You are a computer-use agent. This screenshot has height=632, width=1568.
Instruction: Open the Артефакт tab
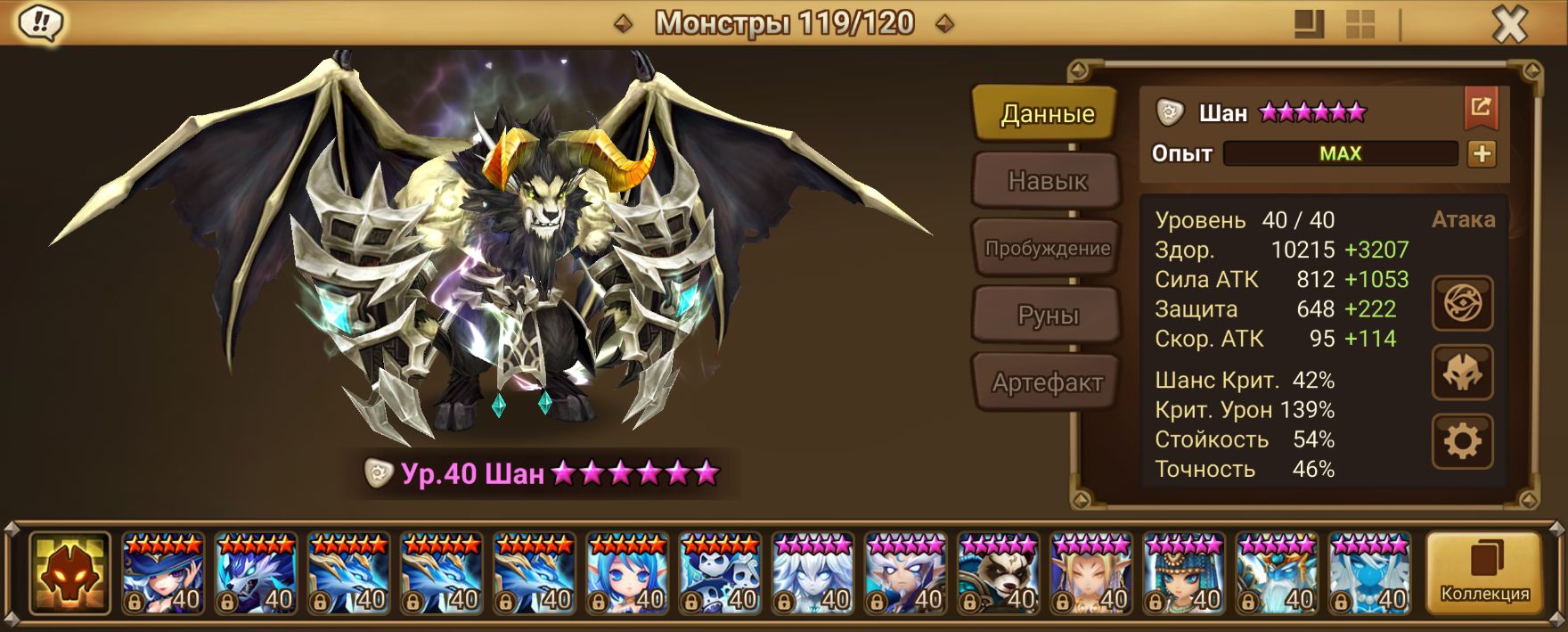[x=1046, y=382]
